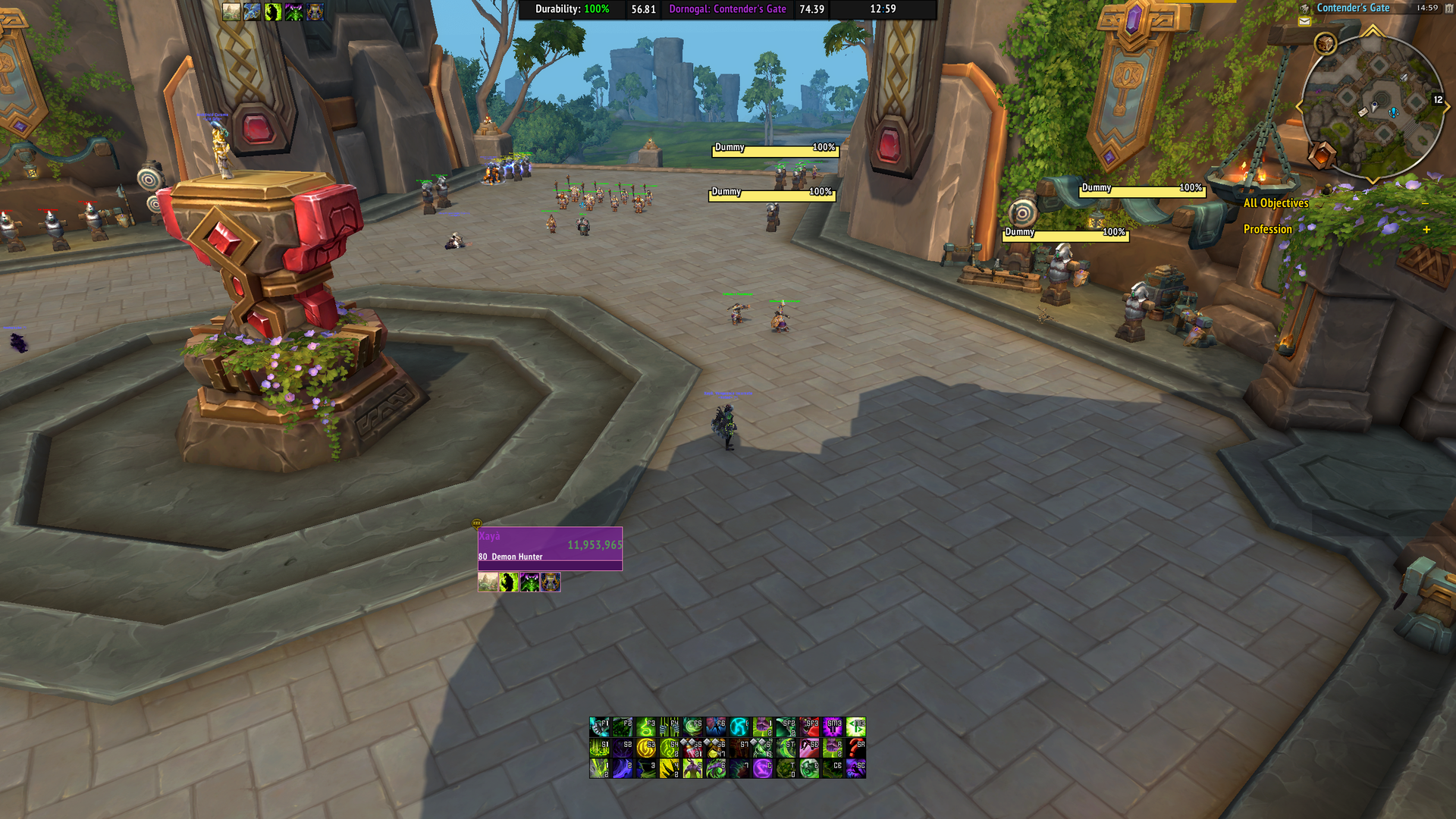The width and height of the screenshot is (1456, 819).
Task: Click the hourglass buff icon at top
Action: point(315,11)
